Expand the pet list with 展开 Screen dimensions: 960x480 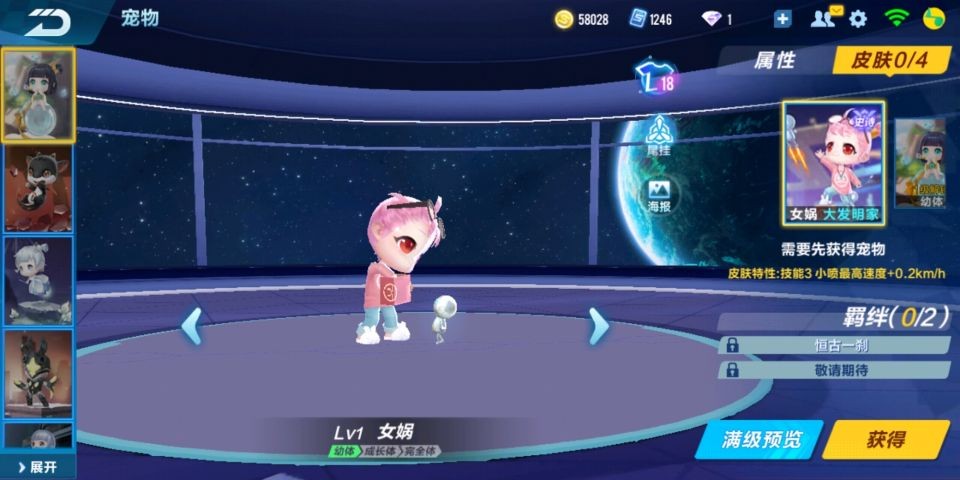37,467
